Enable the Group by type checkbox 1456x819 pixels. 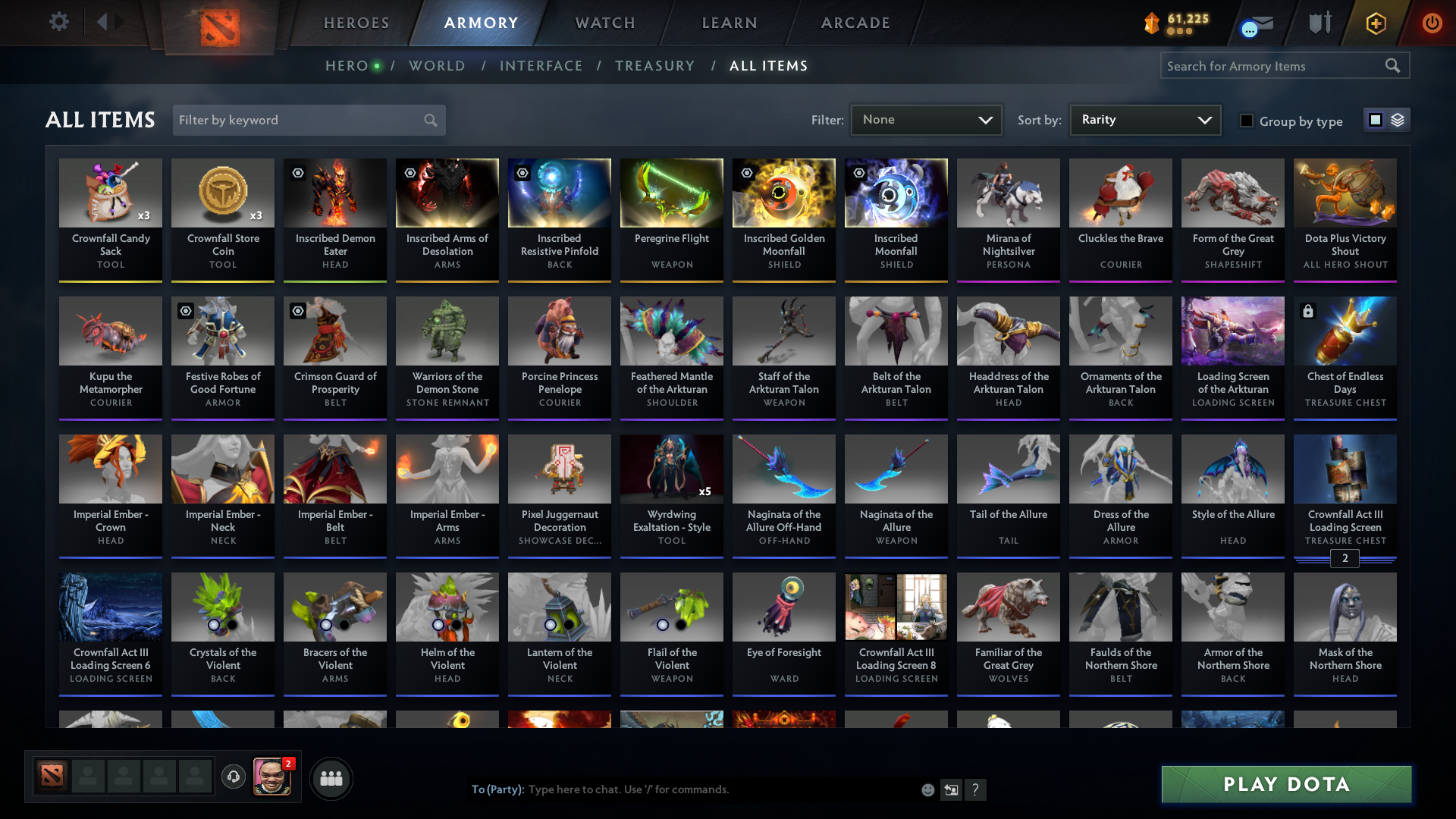(1247, 121)
